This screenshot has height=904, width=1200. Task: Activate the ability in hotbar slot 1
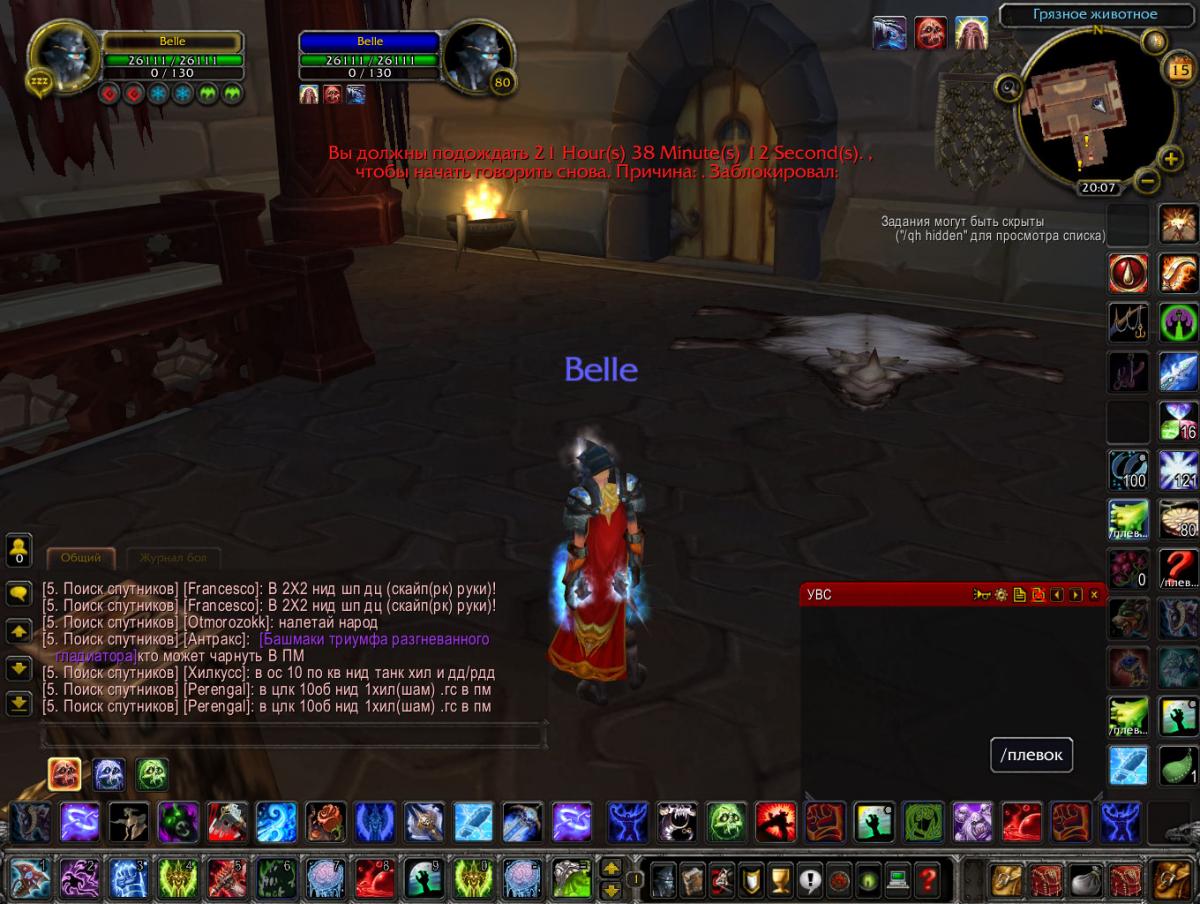coord(29,880)
